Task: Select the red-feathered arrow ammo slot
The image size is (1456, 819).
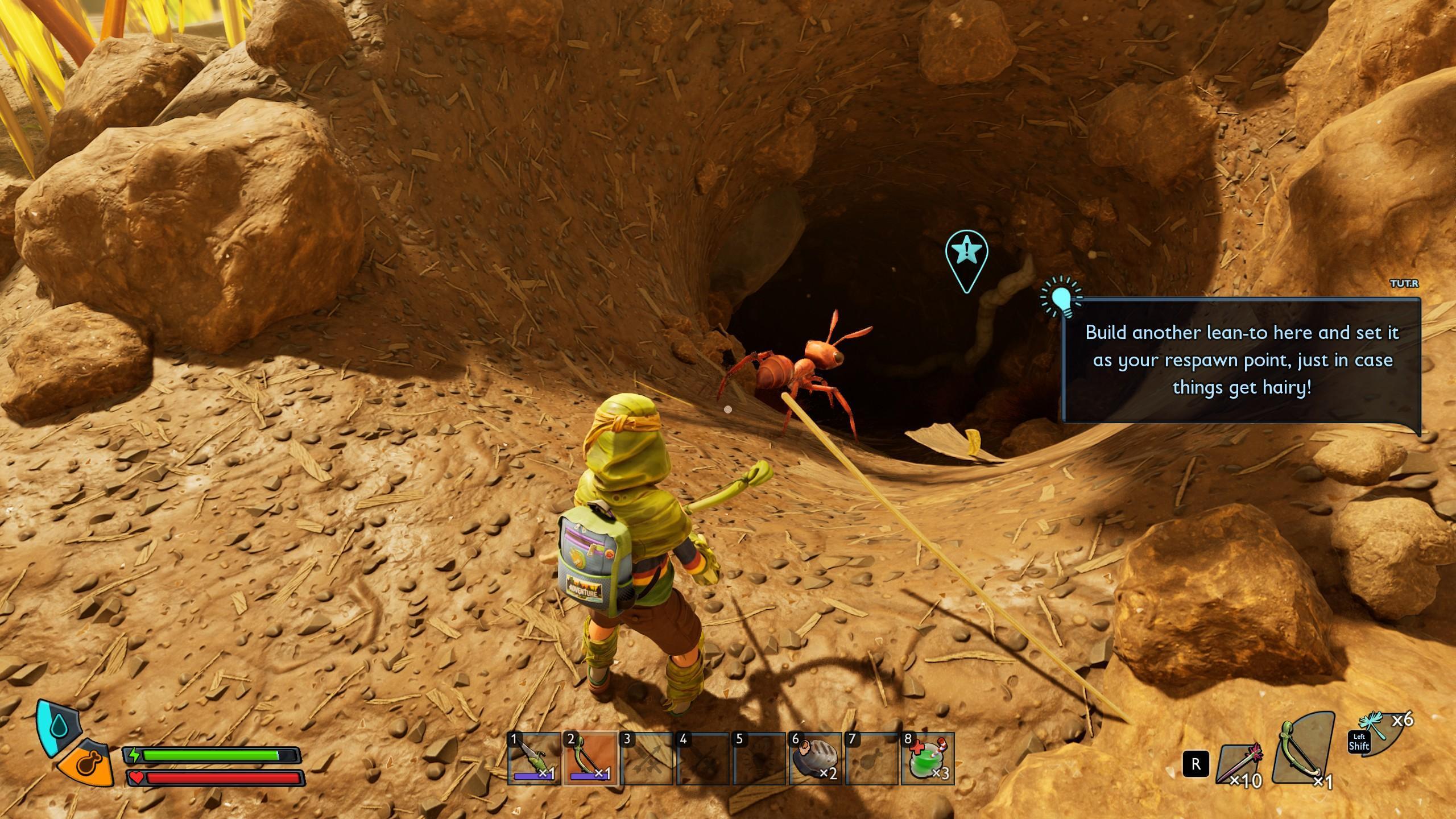Action: (x=1241, y=764)
